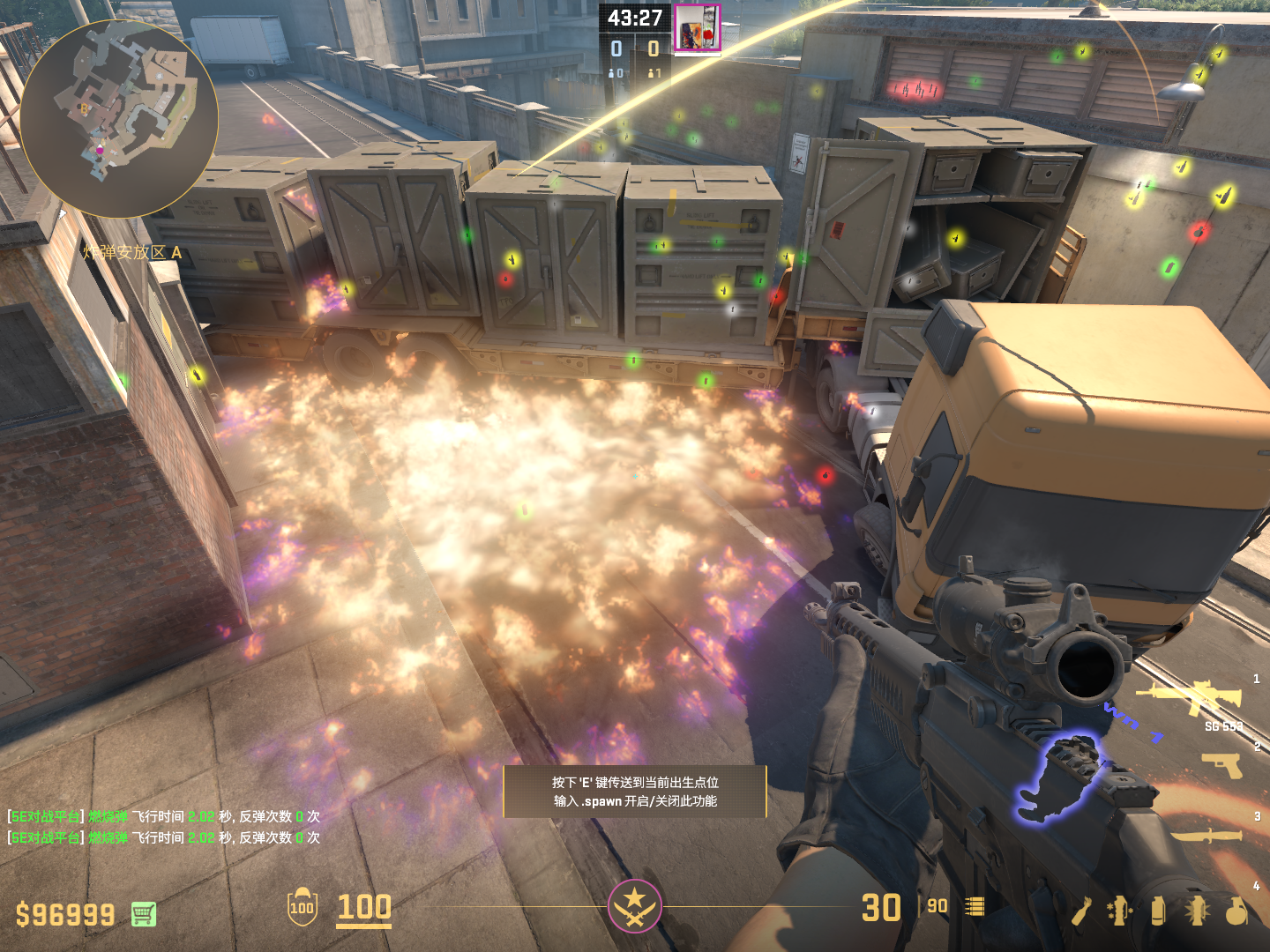
Task: Select the smoke grenade icon
Action: pos(1158,911)
